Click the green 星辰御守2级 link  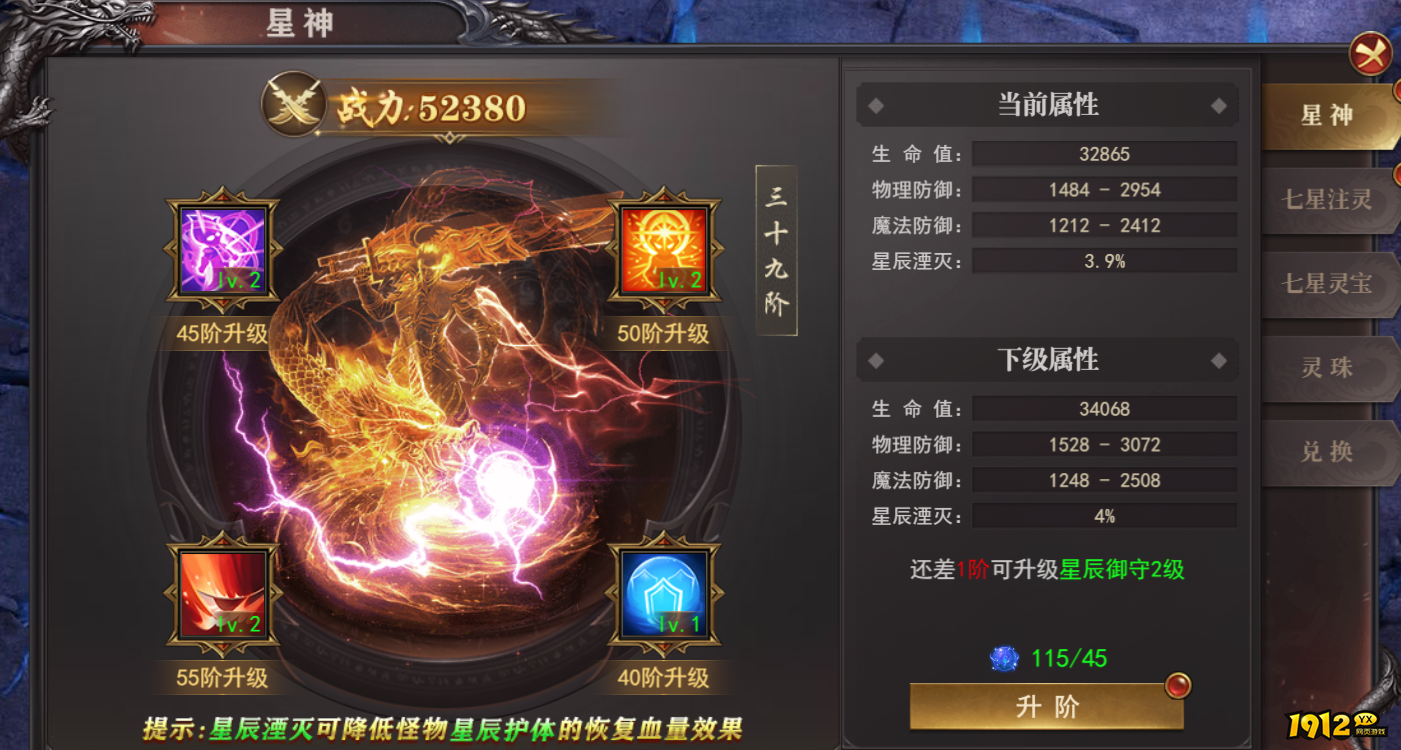click(x=1120, y=572)
